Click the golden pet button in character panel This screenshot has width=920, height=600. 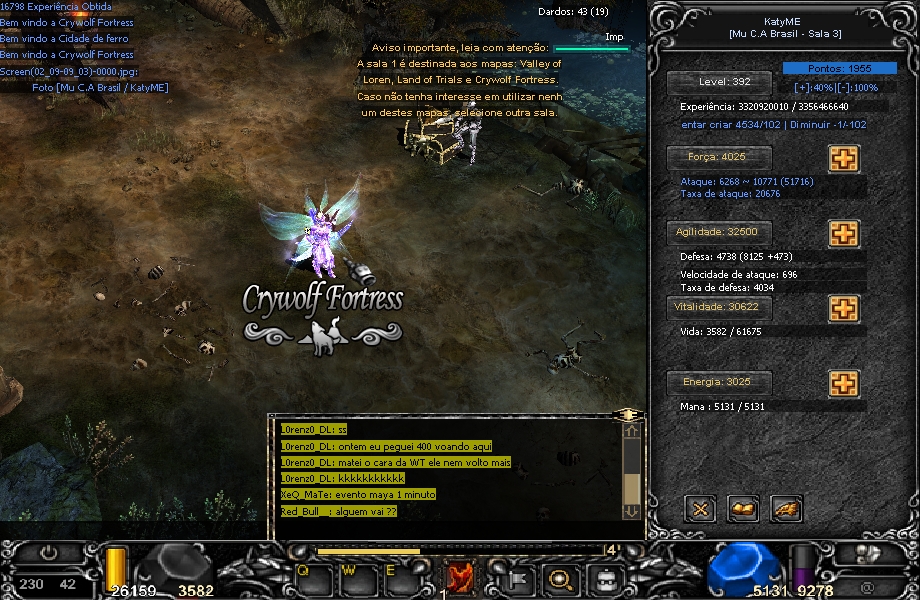pos(786,509)
